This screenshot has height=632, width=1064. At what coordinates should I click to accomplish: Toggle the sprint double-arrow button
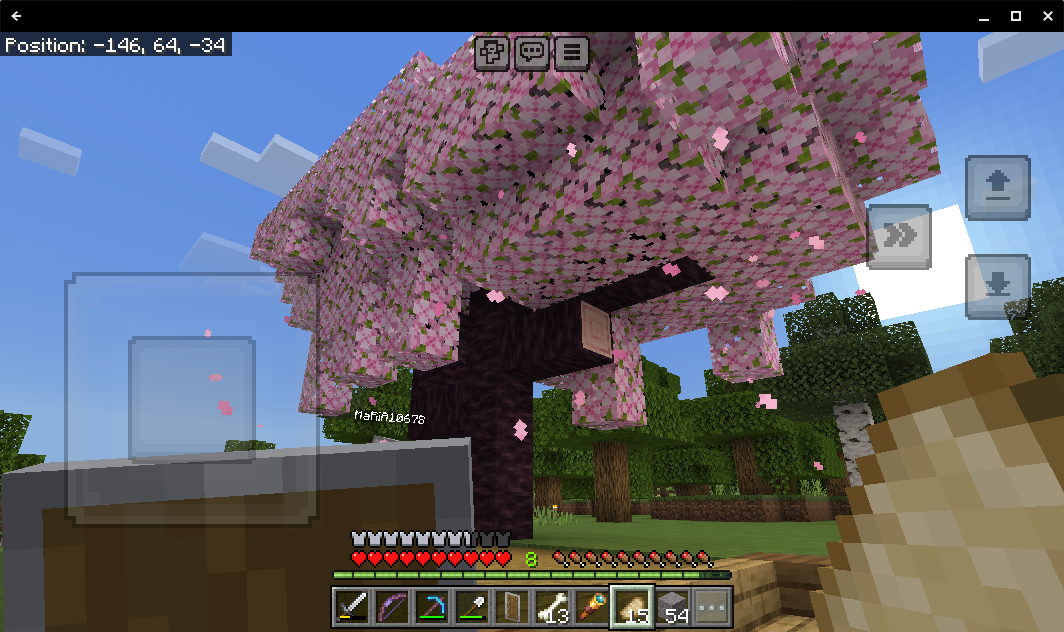pyautogui.click(x=899, y=236)
